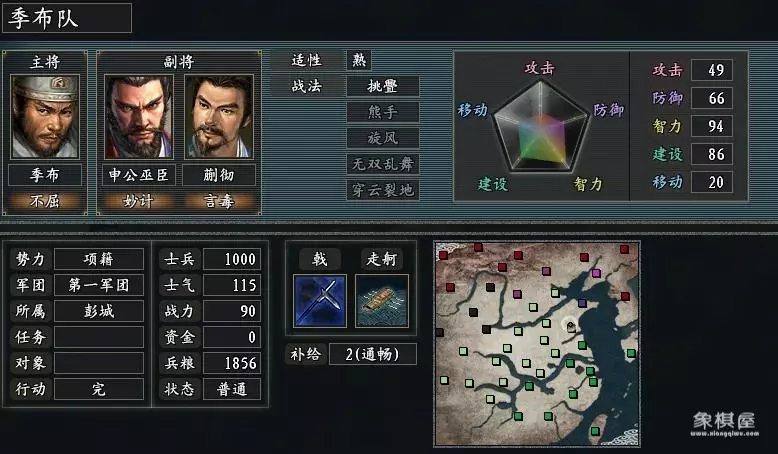Choose the 季布 name plate

(x=45, y=175)
